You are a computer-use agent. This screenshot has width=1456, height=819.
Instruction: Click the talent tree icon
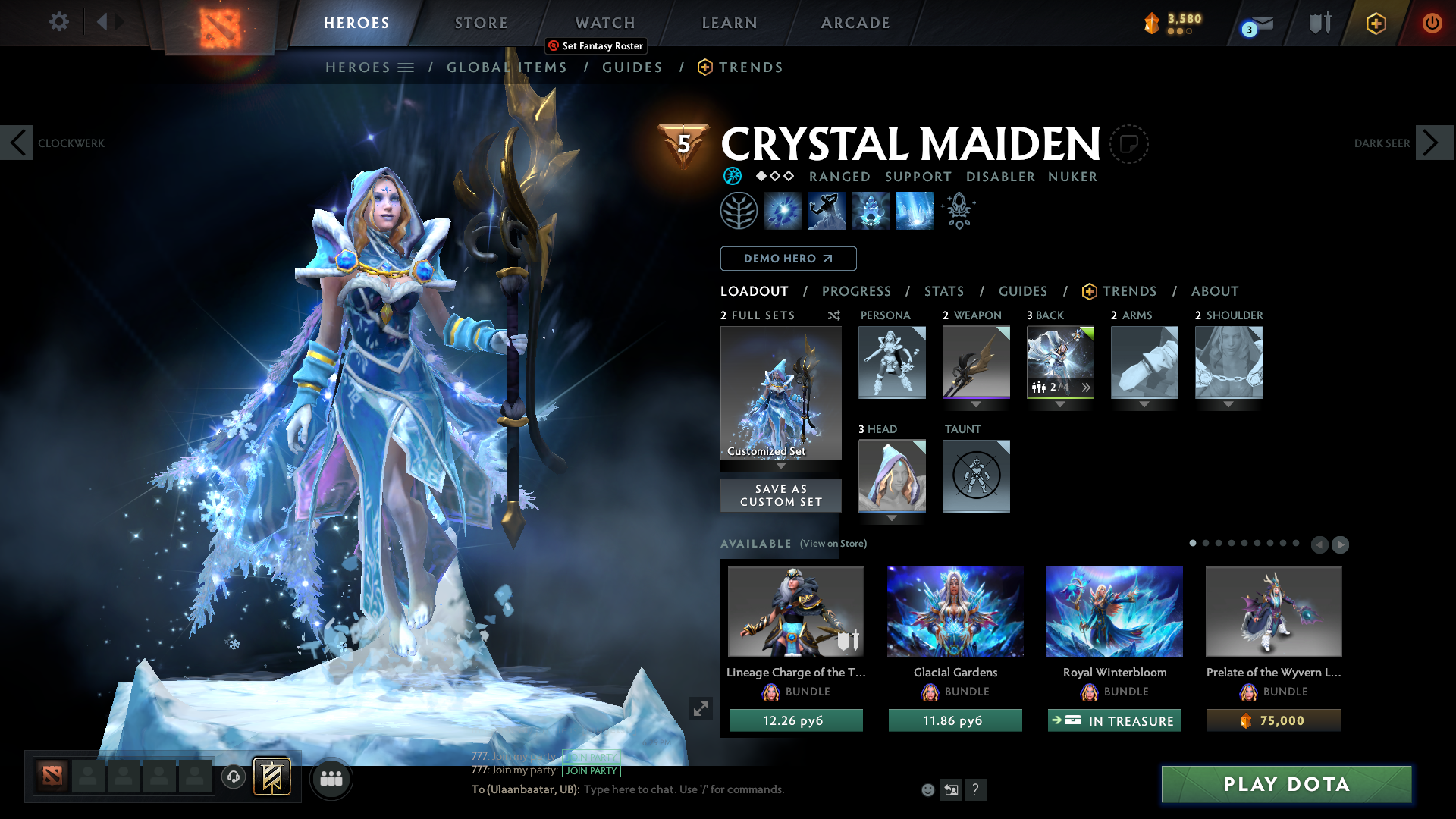(739, 210)
